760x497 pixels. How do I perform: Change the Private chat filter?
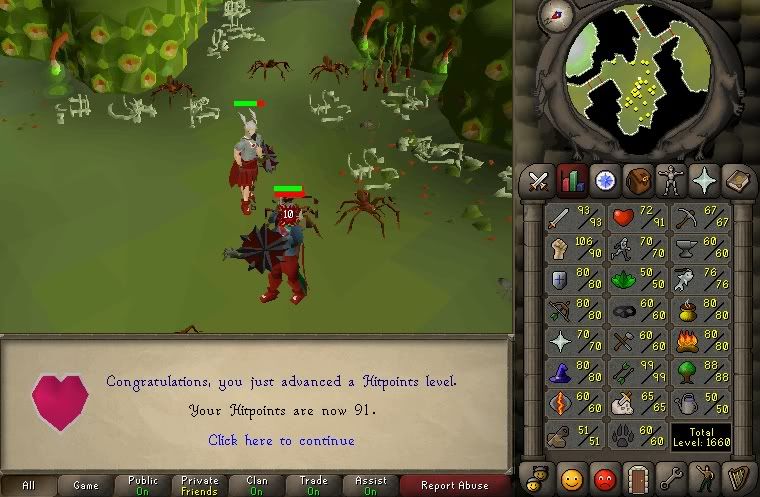[199, 486]
